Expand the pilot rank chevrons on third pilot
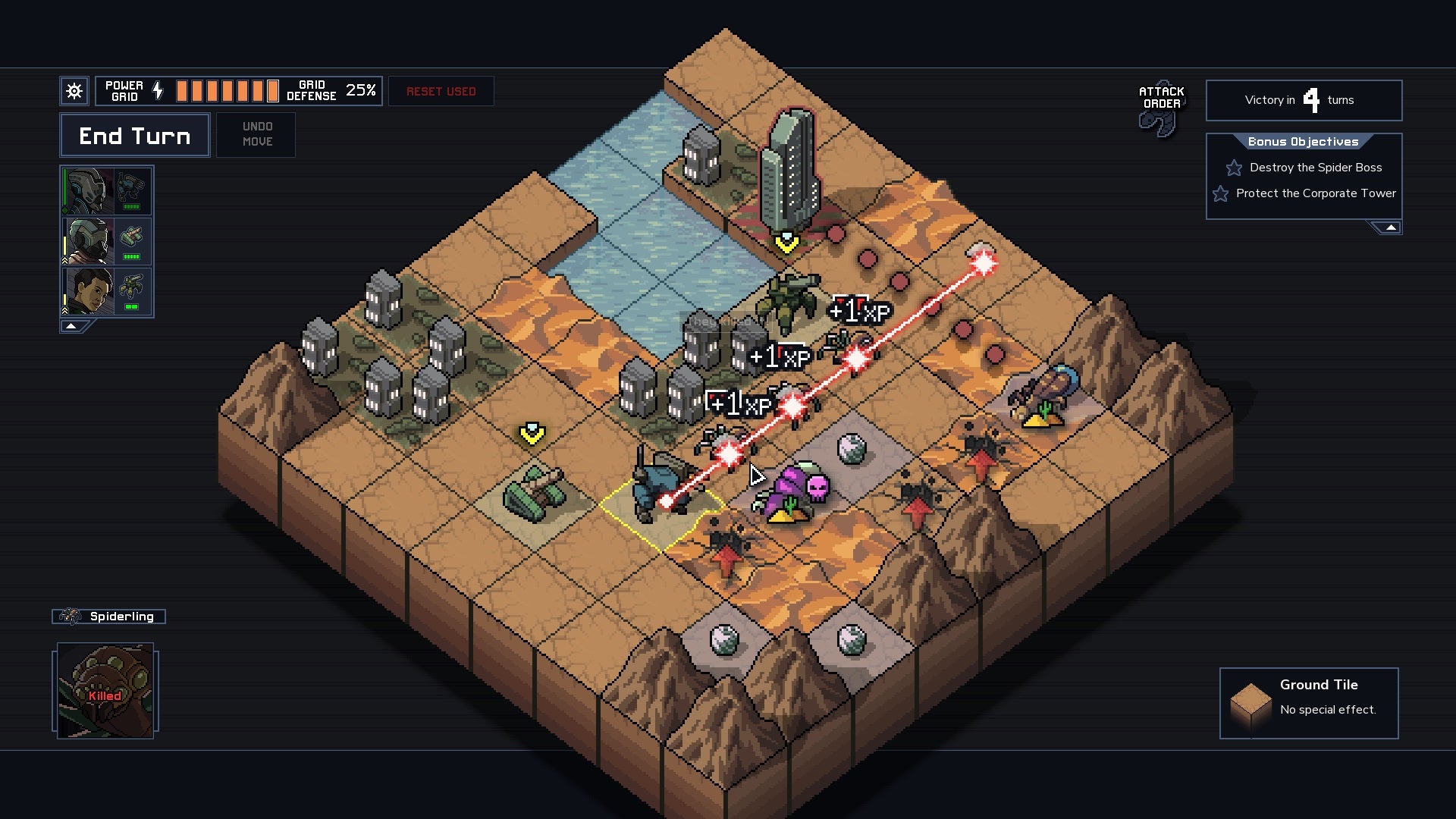 (x=64, y=310)
